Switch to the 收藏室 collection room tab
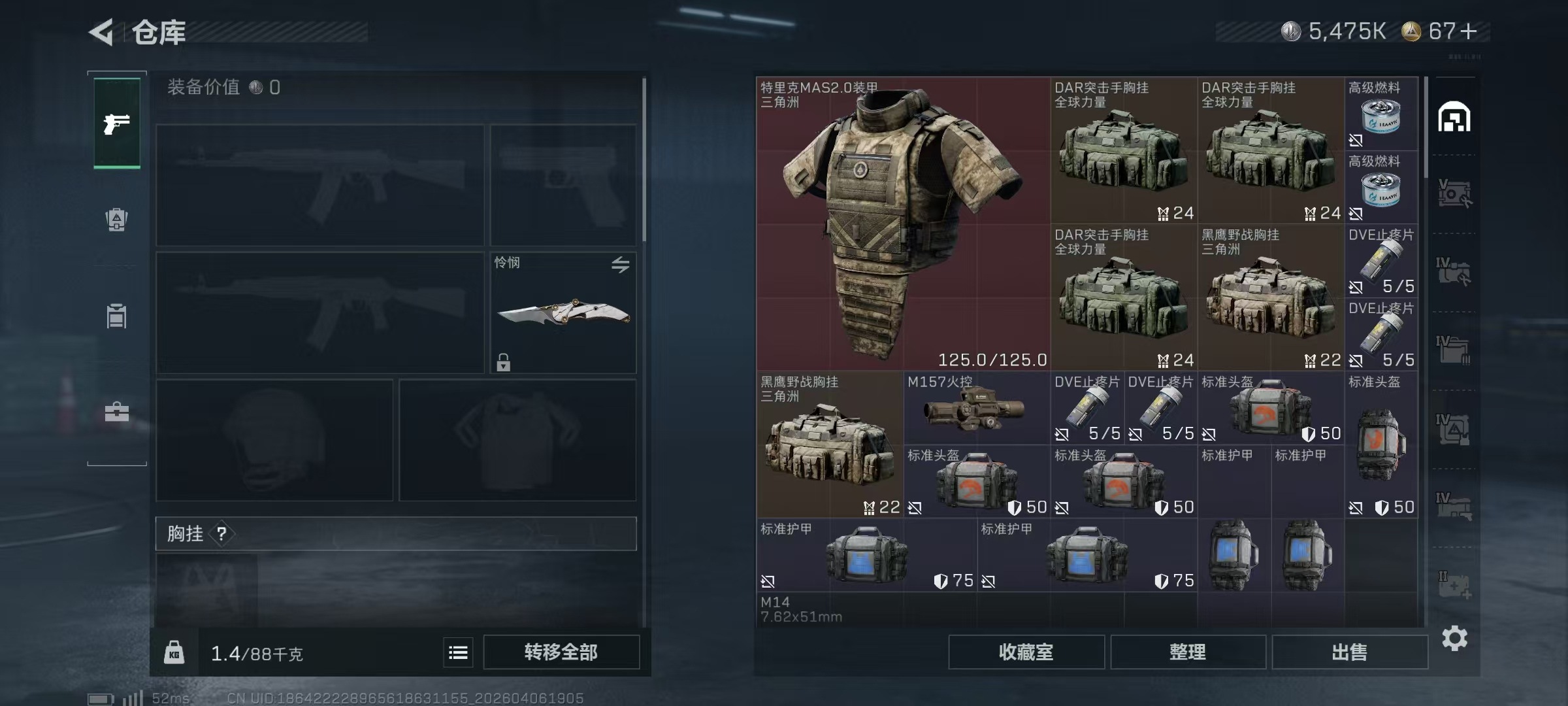 coord(1026,652)
